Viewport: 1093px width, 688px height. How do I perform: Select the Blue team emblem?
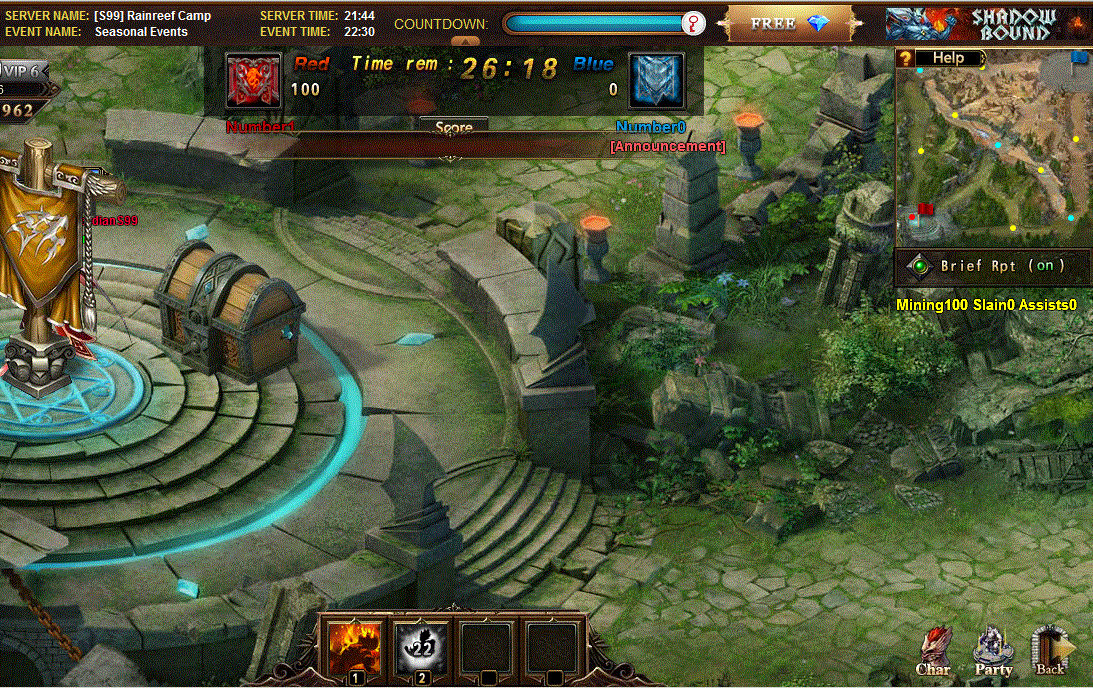point(657,81)
